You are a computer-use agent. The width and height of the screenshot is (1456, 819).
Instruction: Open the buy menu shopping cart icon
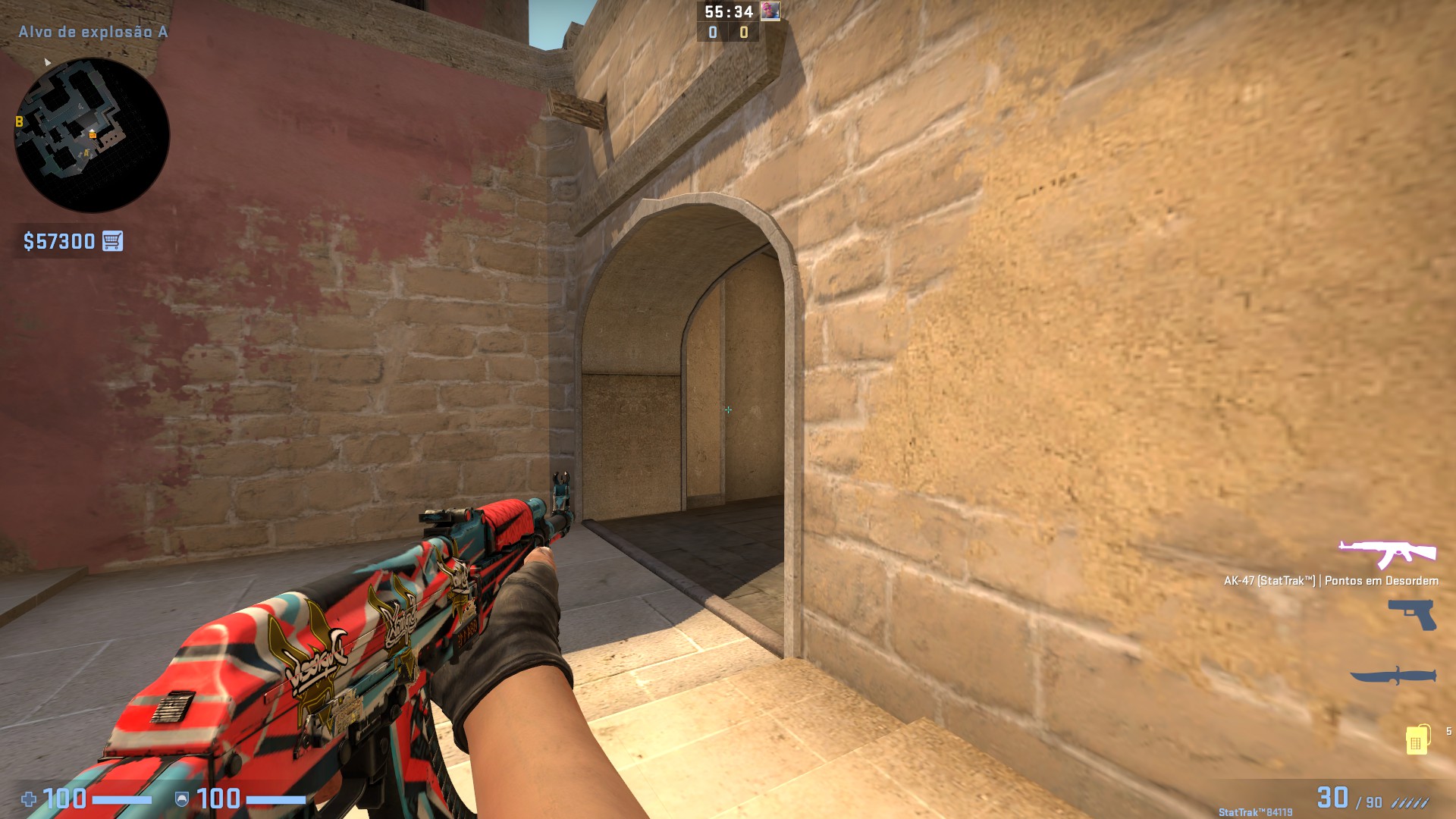111,241
